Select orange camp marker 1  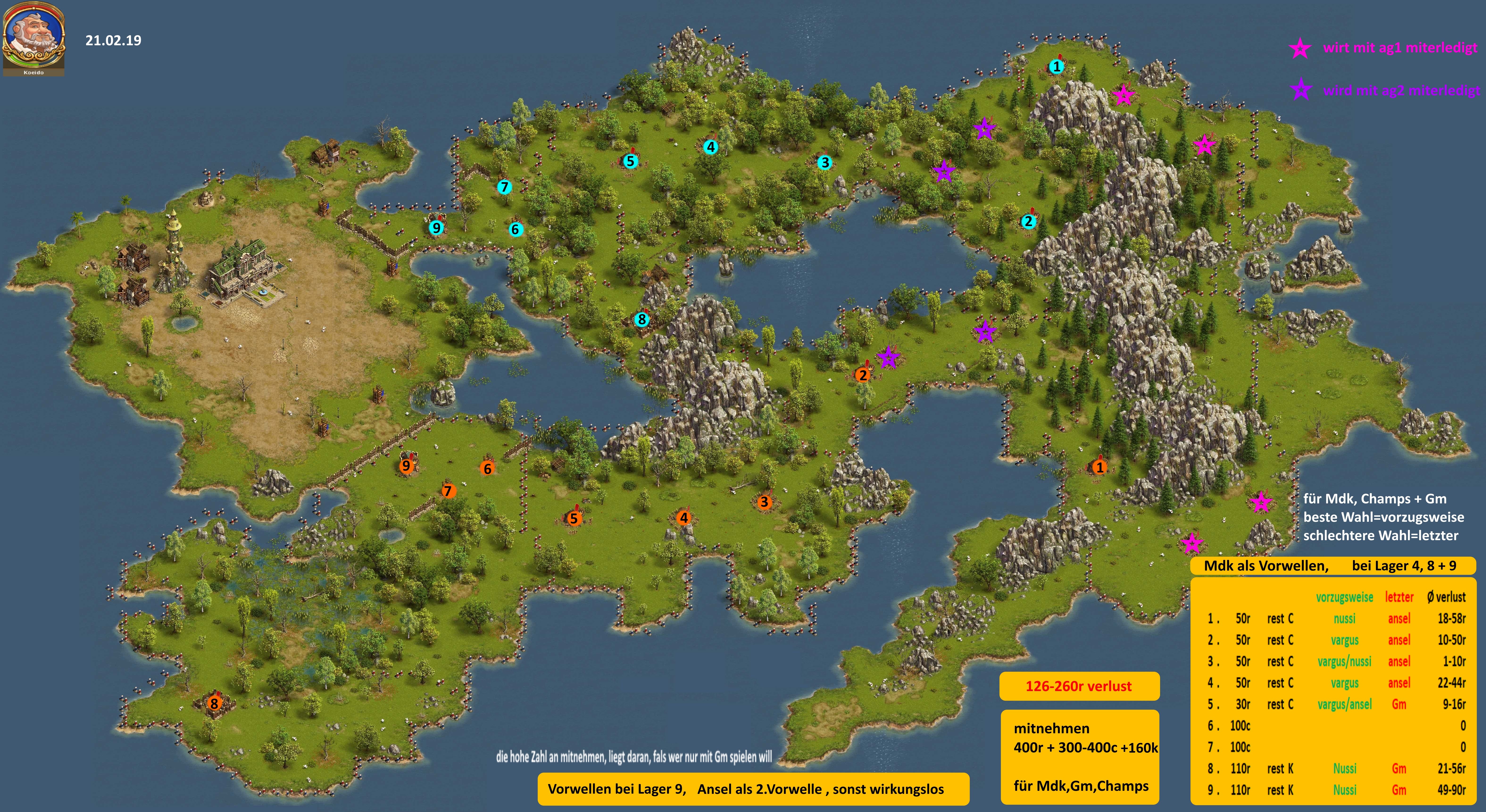pos(1099,467)
